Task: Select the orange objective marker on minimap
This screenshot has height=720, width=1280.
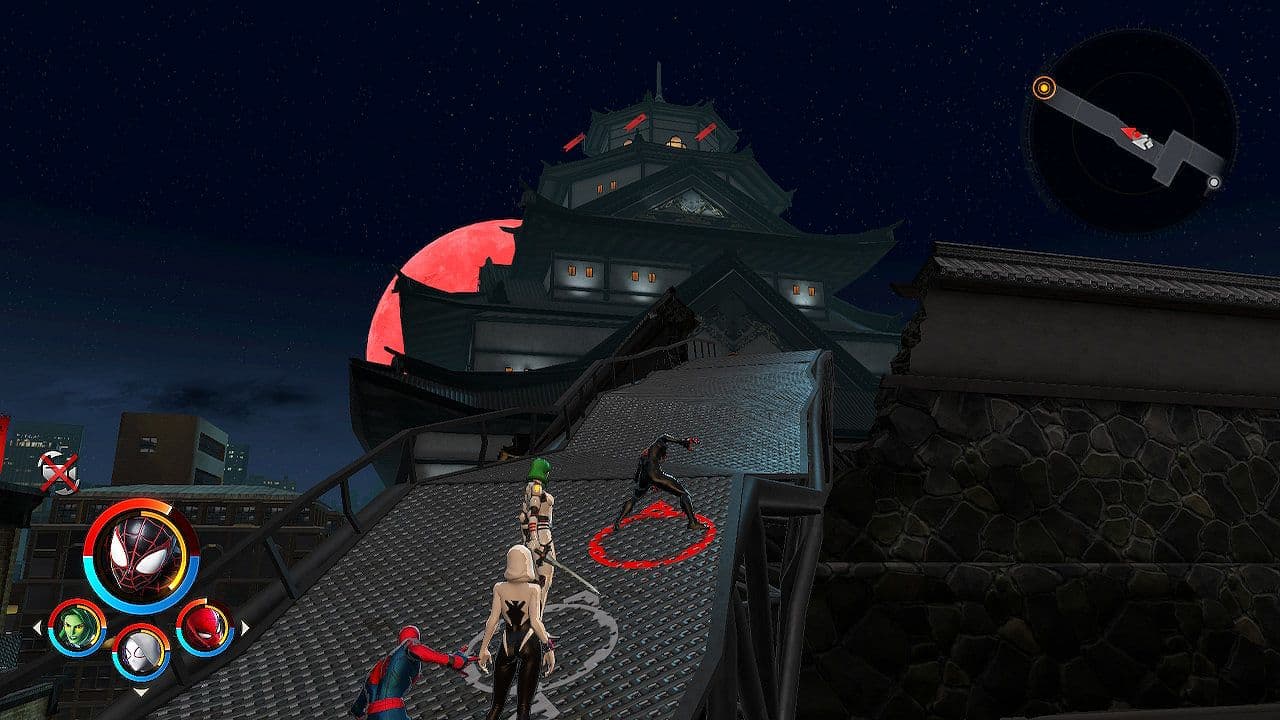Action: [x=1044, y=88]
